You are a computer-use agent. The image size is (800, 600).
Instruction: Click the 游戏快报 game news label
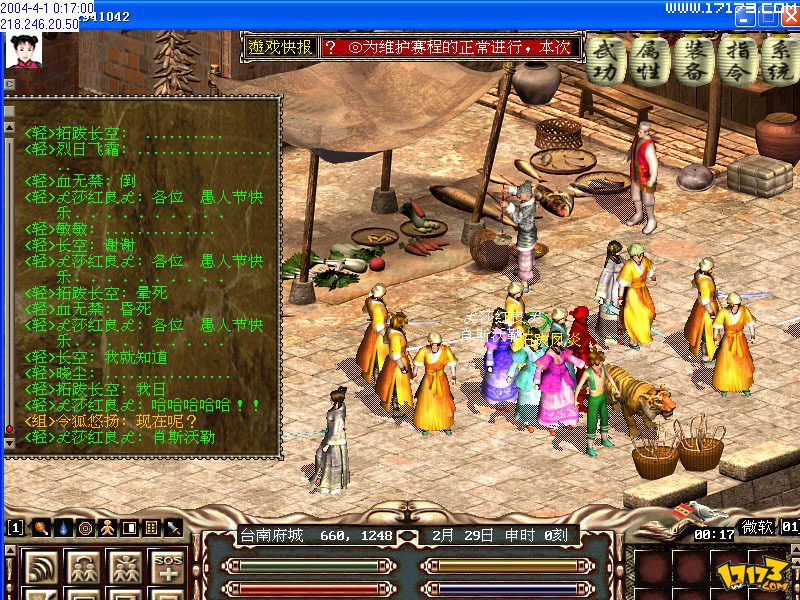pos(281,47)
